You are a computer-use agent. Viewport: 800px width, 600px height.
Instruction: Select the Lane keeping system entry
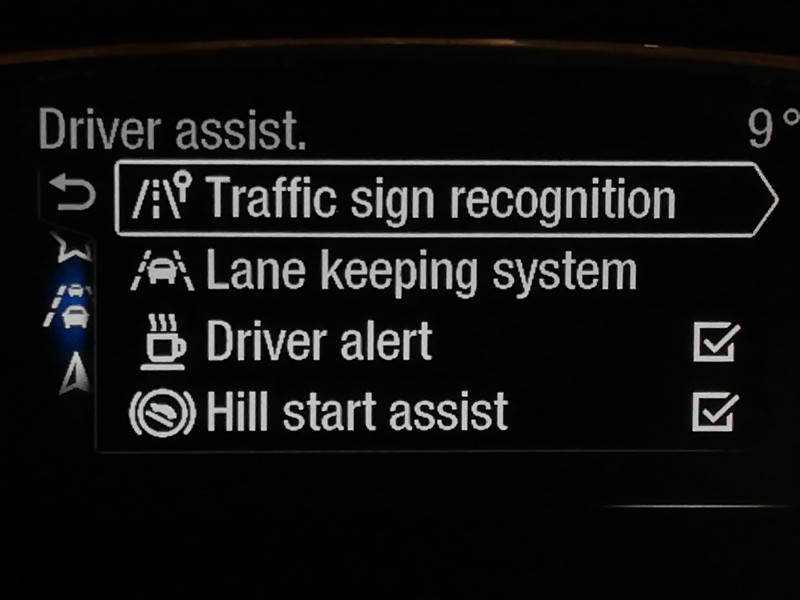[420, 272]
